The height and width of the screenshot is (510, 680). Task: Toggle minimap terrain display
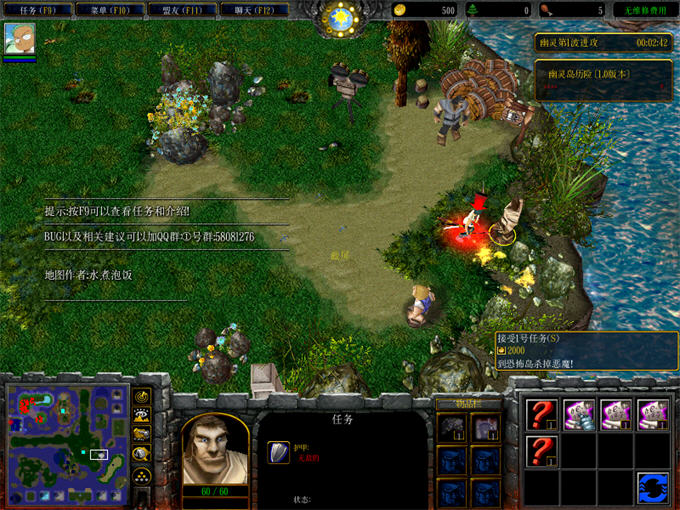coord(142,416)
